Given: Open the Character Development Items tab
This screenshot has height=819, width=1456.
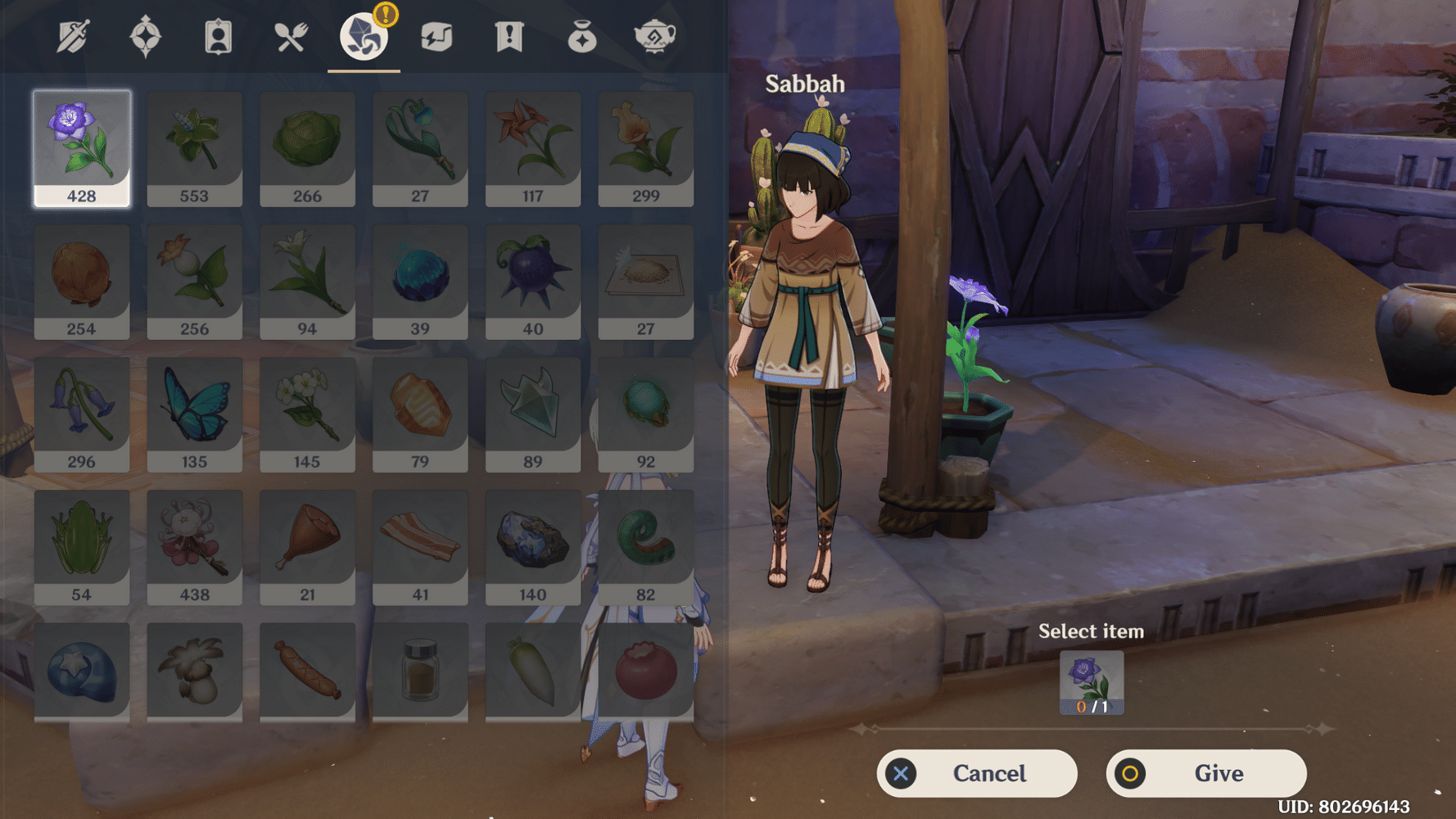Looking at the screenshot, I should tap(216, 35).
